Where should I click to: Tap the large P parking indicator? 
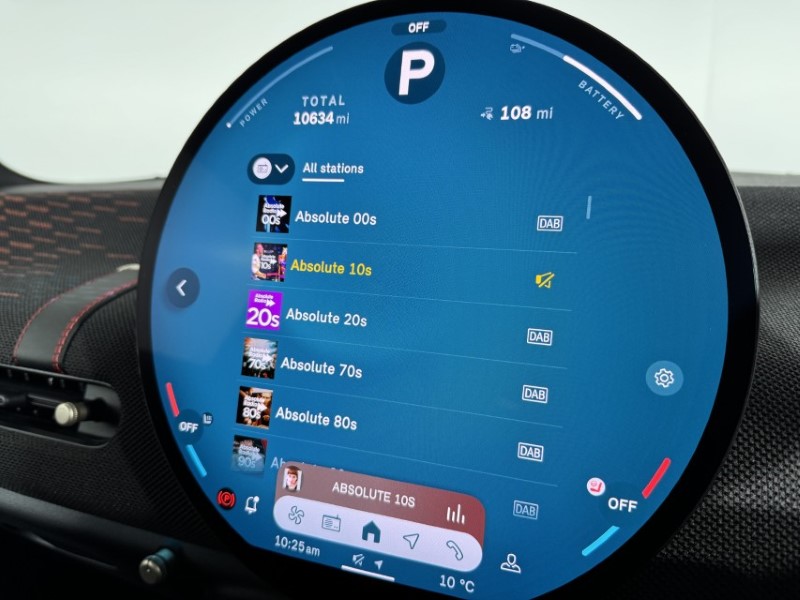point(413,73)
